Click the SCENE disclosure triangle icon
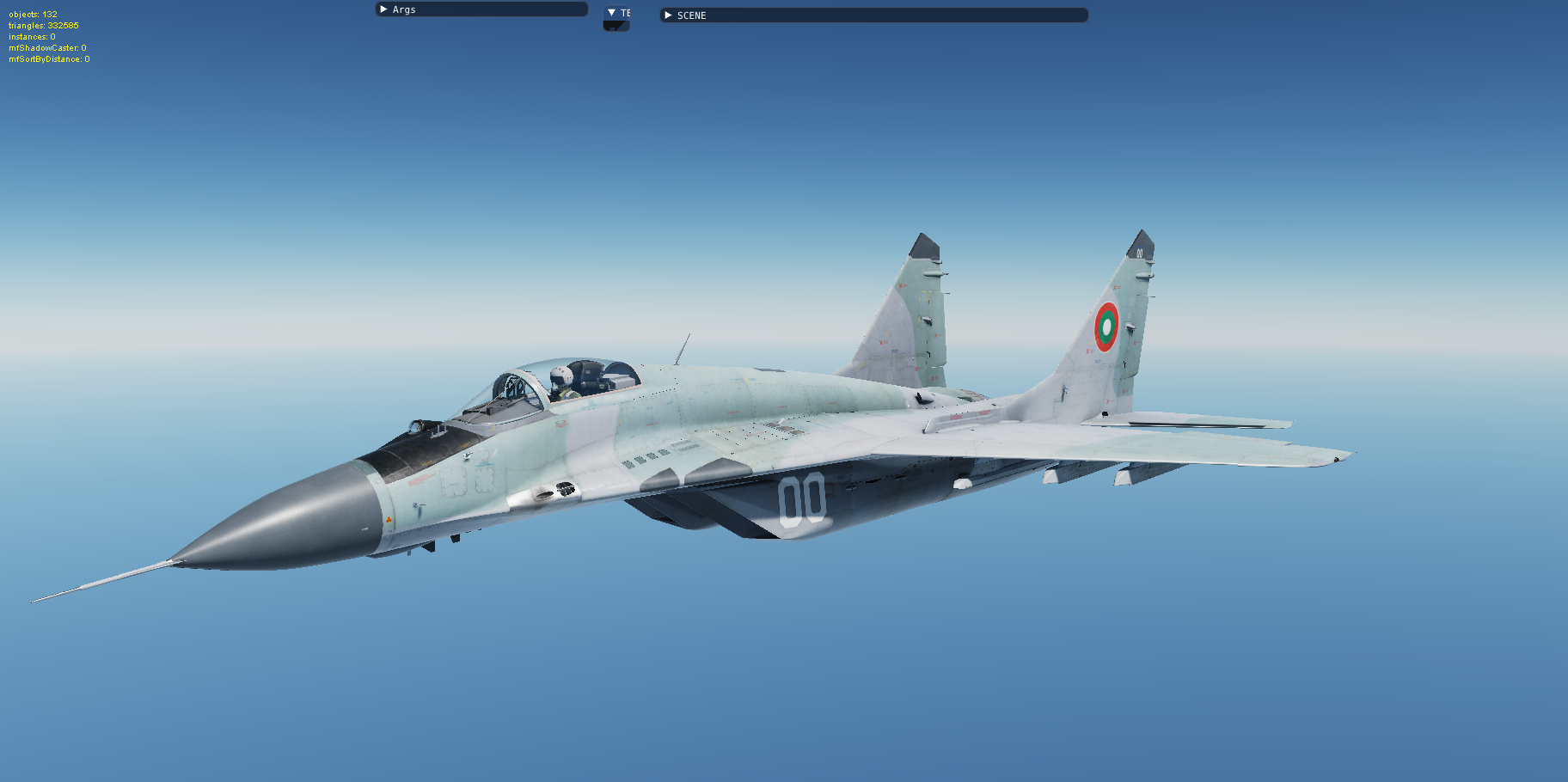 [x=668, y=15]
